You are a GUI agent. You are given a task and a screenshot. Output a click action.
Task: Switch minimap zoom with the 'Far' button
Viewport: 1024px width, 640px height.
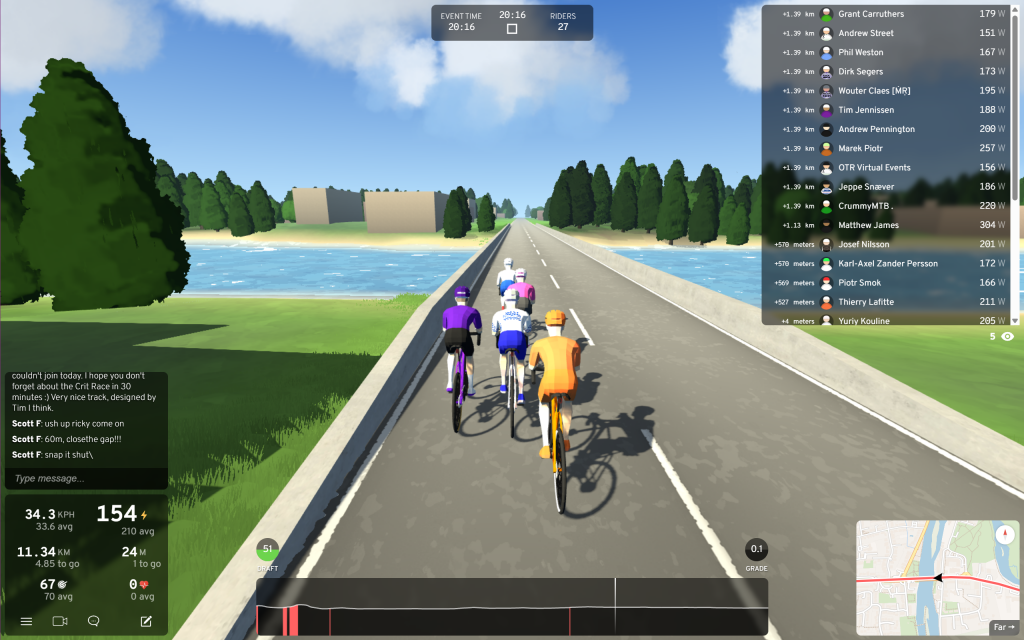1001,627
